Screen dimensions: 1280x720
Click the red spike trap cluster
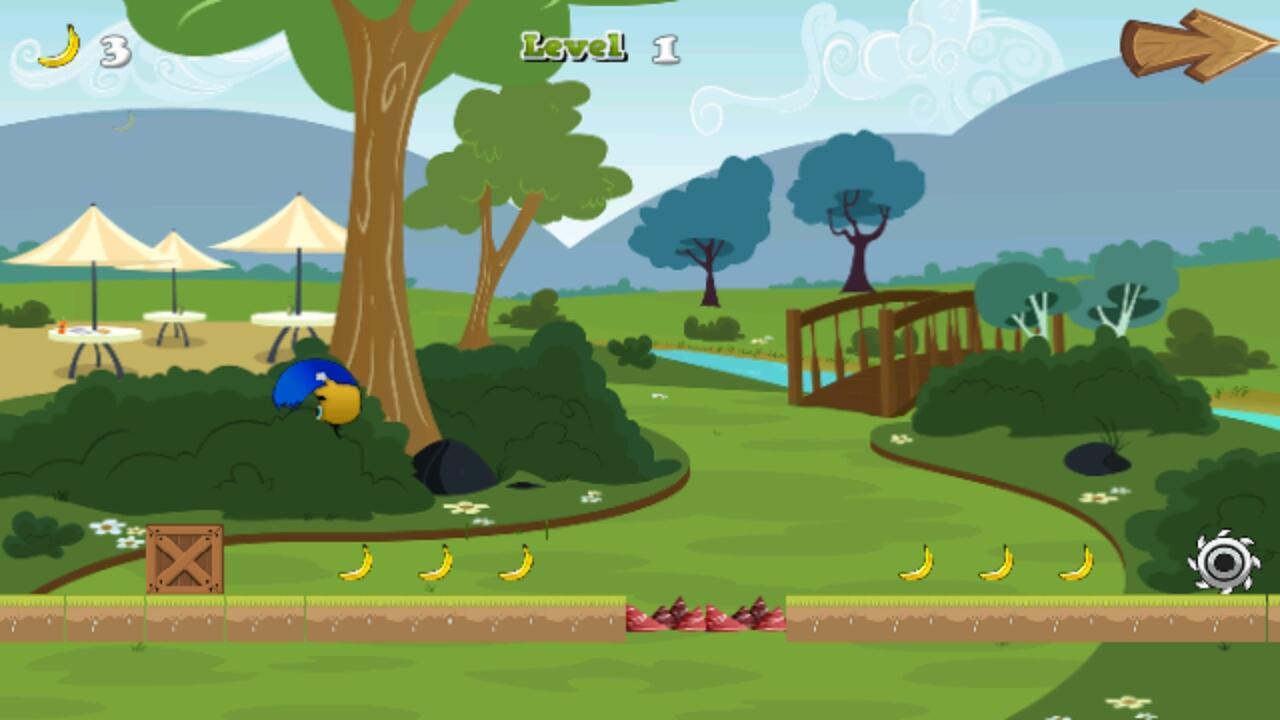(705, 617)
